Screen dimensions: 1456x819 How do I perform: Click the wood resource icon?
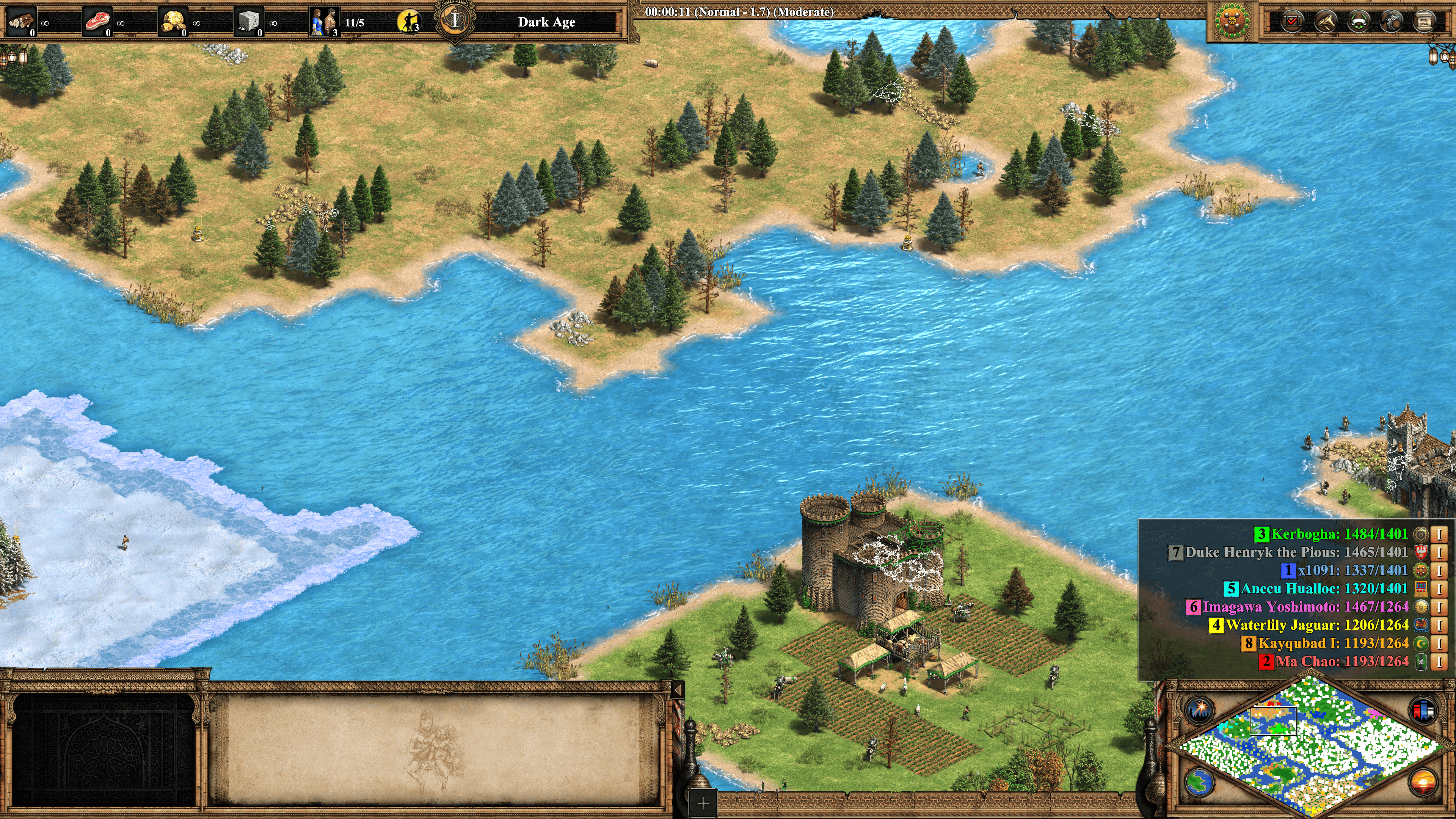click(x=22, y=22)
